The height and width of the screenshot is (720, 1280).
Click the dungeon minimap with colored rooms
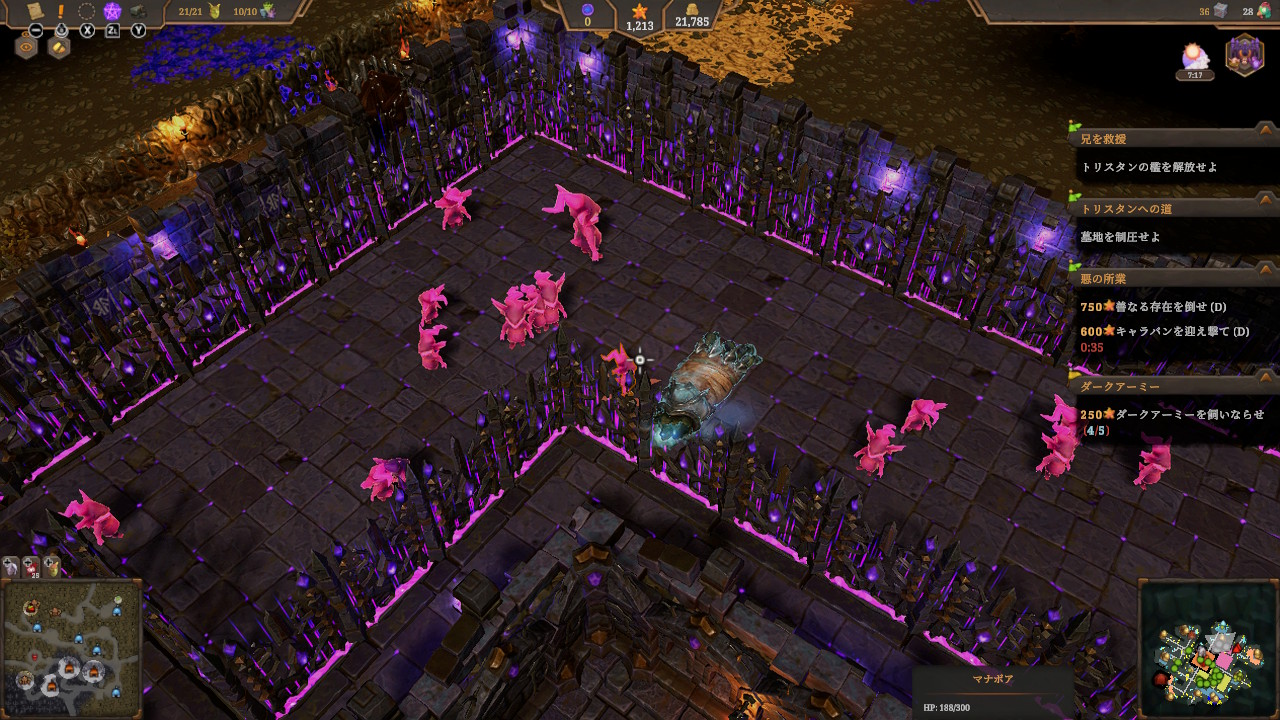click(1209, 650)
